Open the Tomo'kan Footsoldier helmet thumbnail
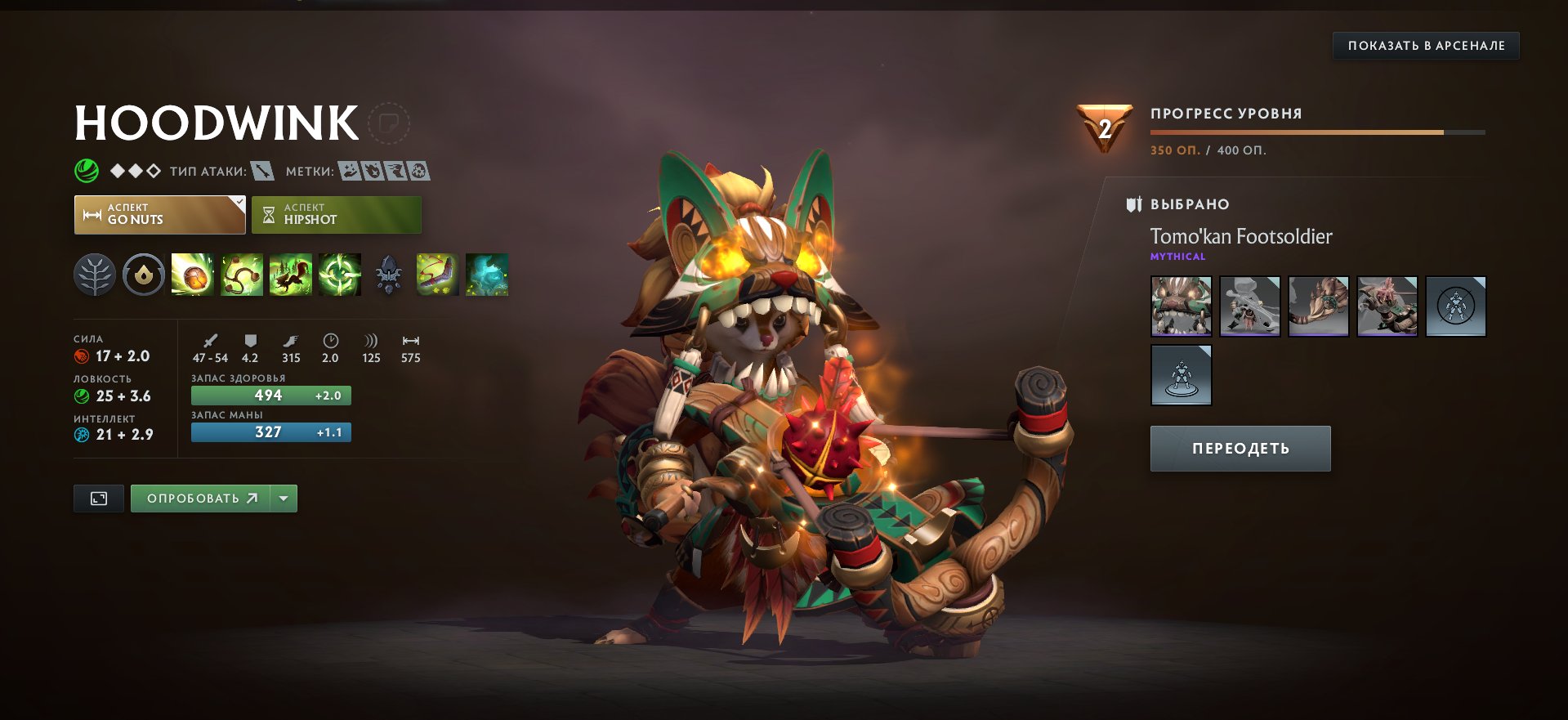Screen dimensions: 1568x720 [1180, 306]
